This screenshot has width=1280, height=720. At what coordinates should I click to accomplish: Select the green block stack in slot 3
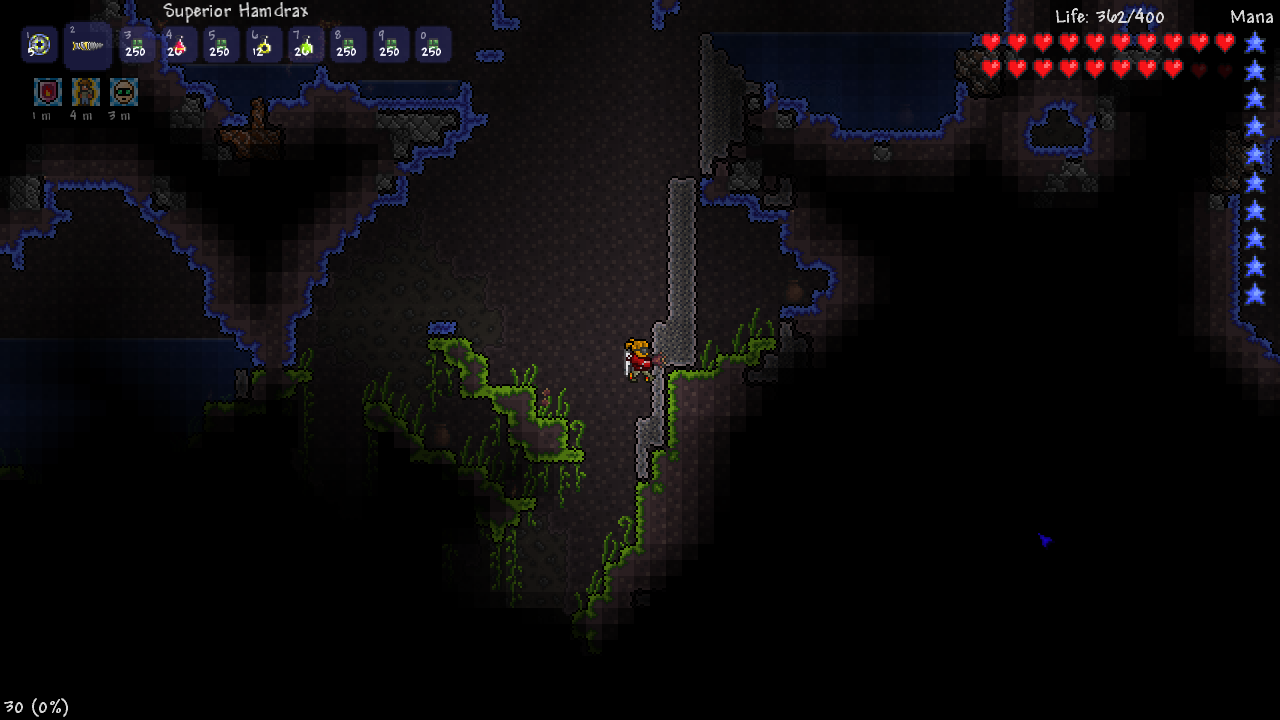point(135,45)
